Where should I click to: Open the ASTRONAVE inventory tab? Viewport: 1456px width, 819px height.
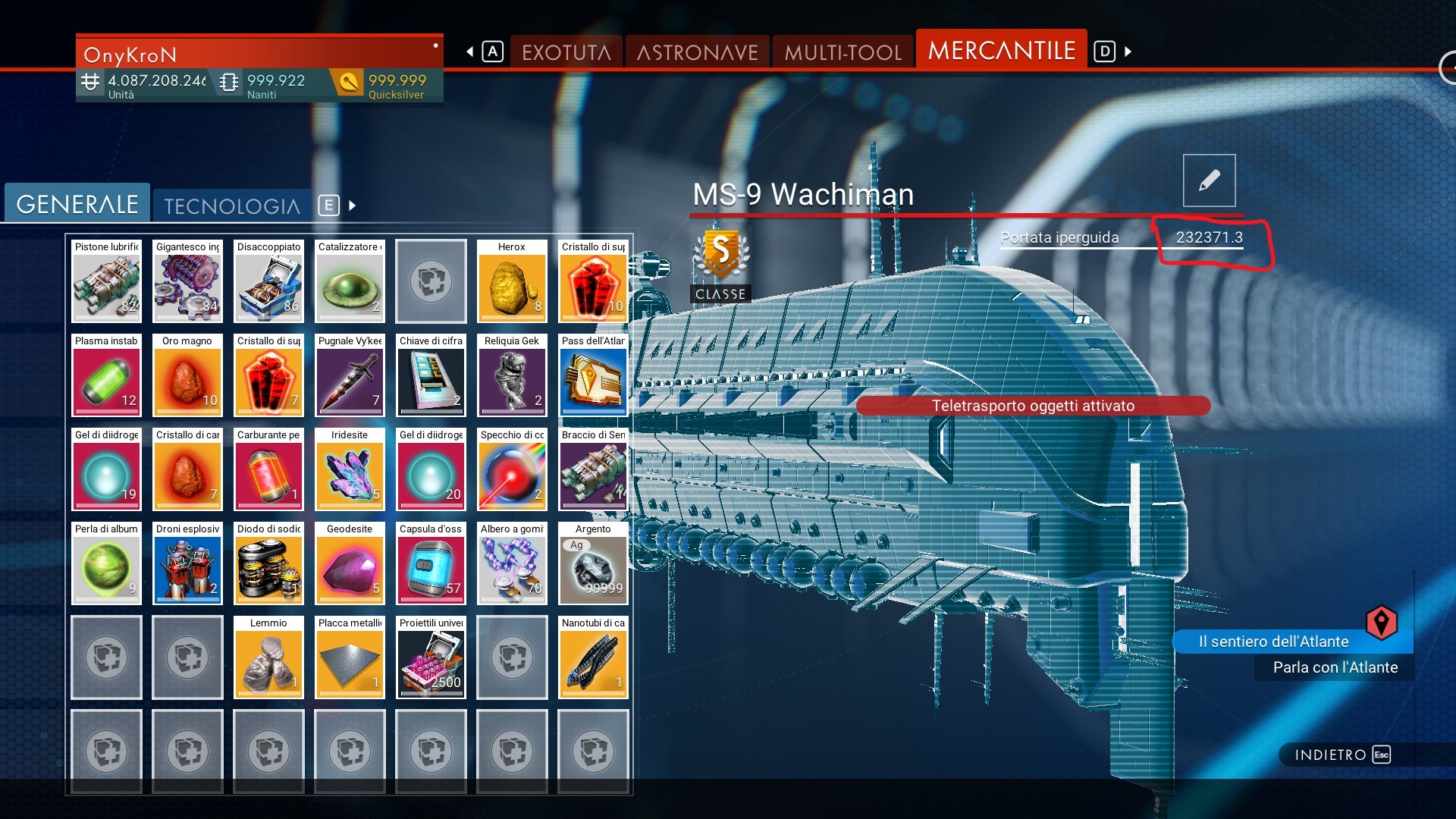tap(697, 52)
